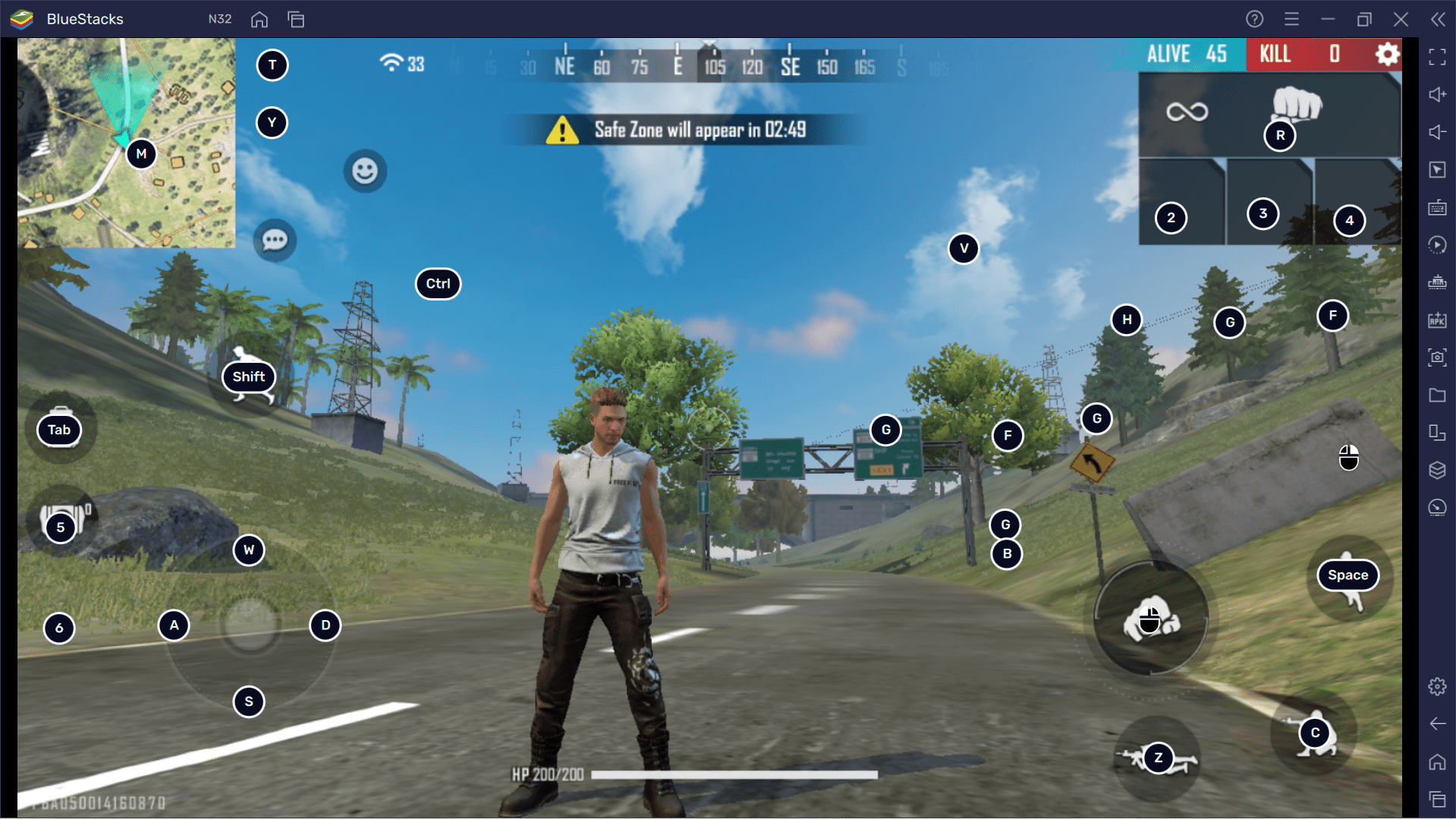This screenshot has width=1456, height=819.
Task: Open help with the question mark button
Action: 1254,19
